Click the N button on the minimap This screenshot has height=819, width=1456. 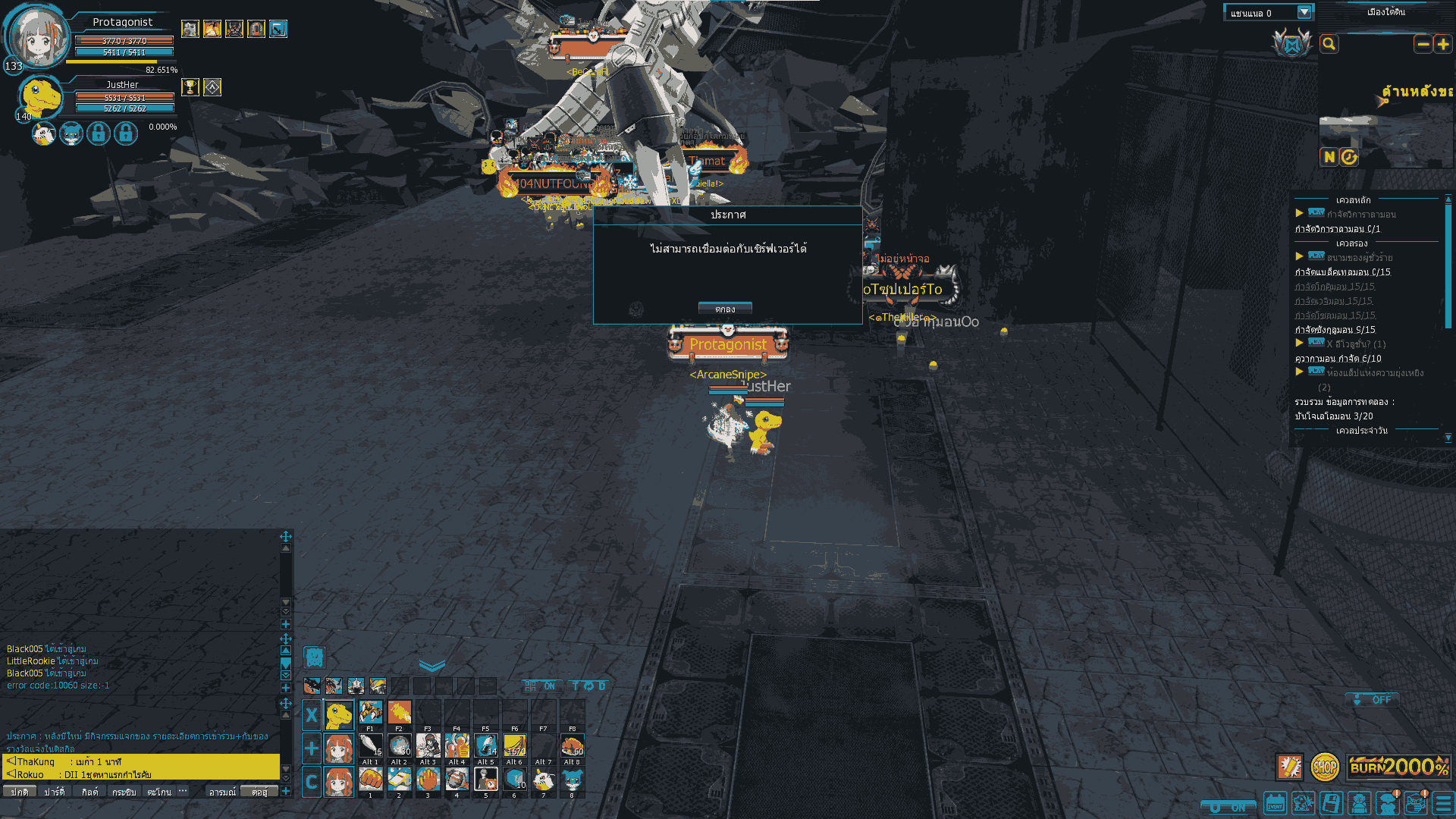(x=1329, y=157)
